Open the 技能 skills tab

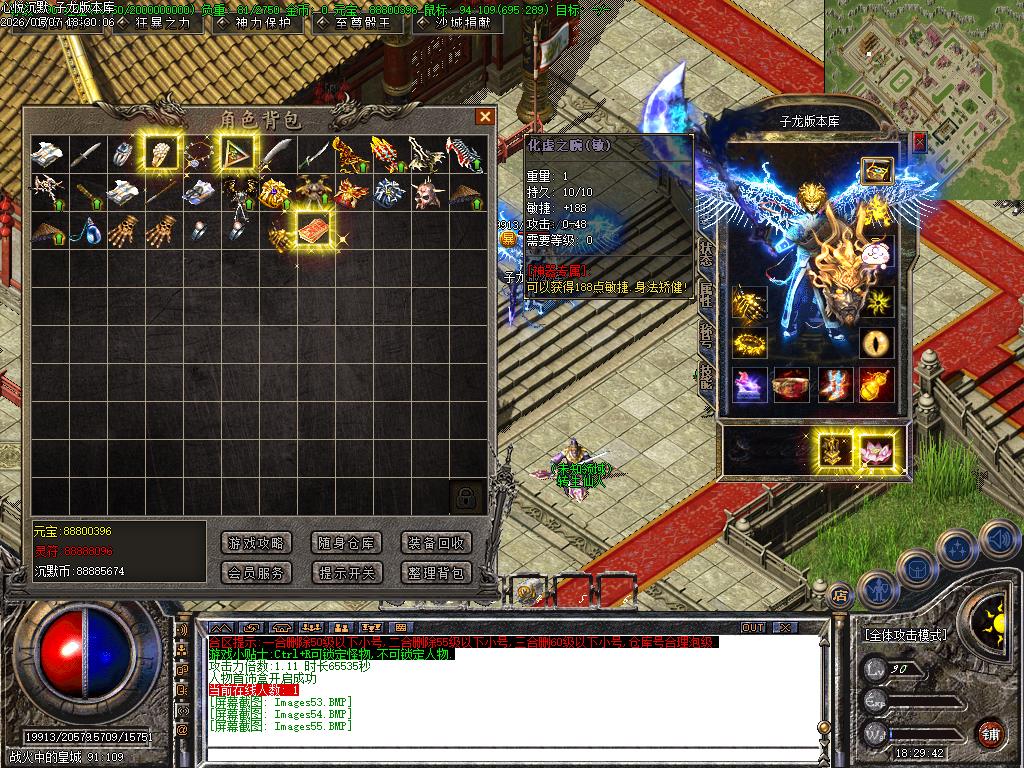pyautogui.click(x=706, y=375)
